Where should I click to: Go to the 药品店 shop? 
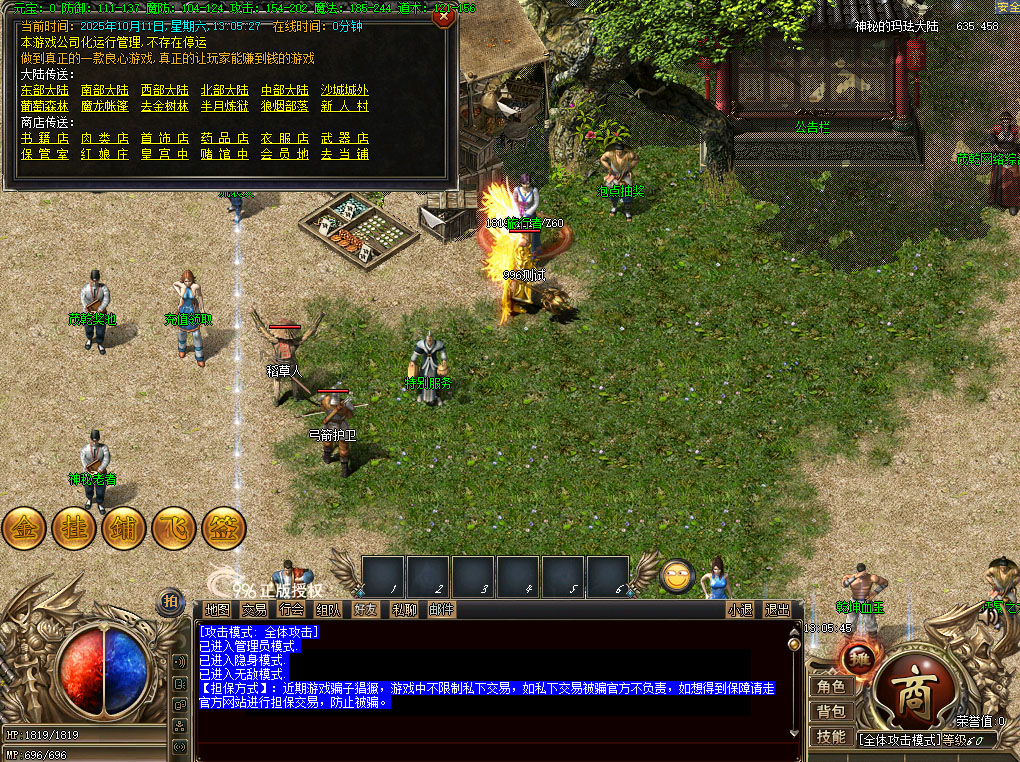point(225,138)
